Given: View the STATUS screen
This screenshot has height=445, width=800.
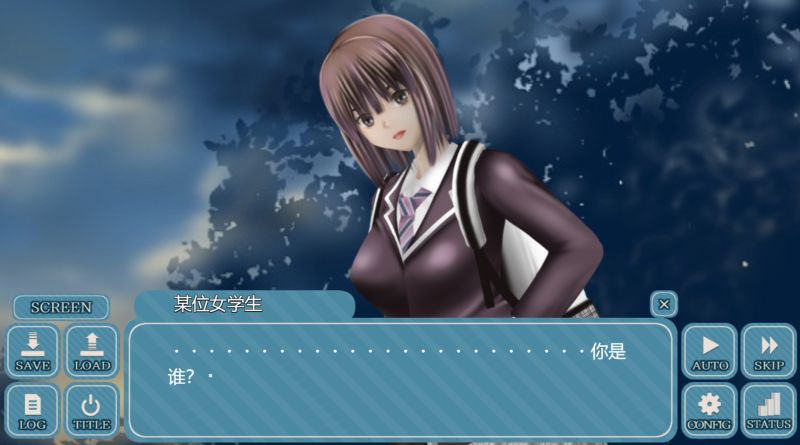Looking at the screenshot, I should [x=769, y=410].
